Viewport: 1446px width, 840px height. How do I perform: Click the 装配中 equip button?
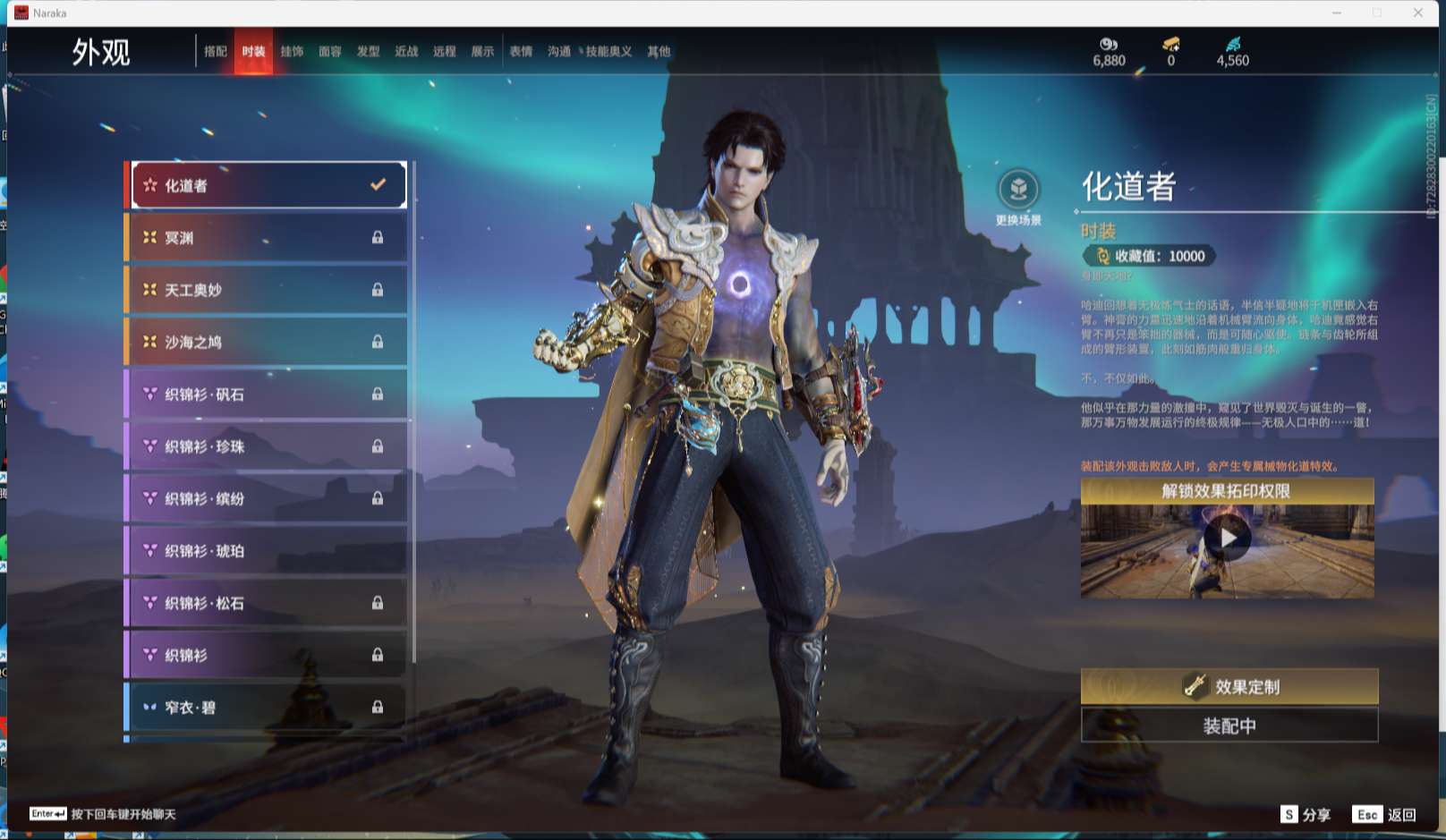click(x=1229, y=725)
